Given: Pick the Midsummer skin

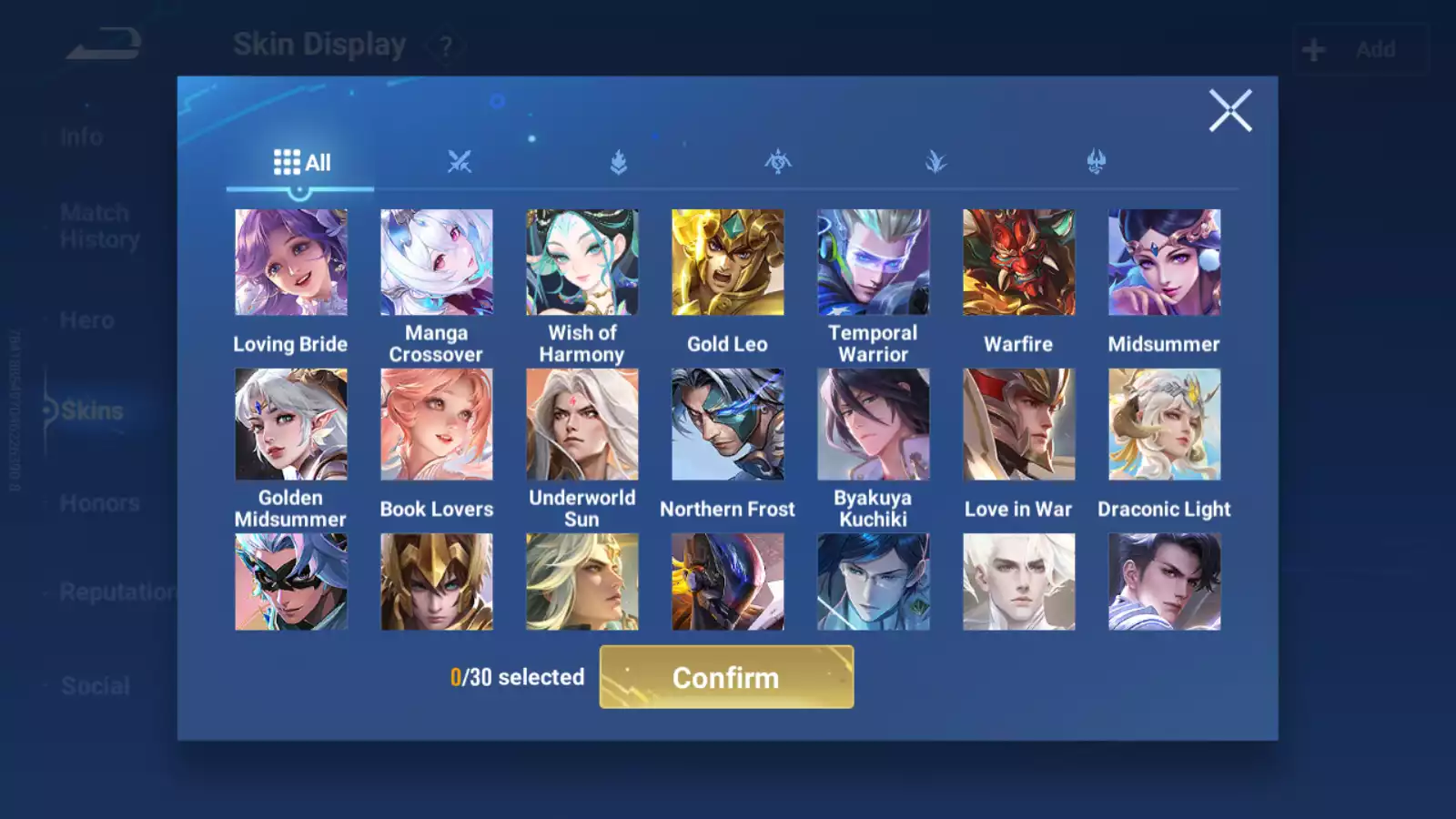Looking at the screenshot, I should [1165, 263].
